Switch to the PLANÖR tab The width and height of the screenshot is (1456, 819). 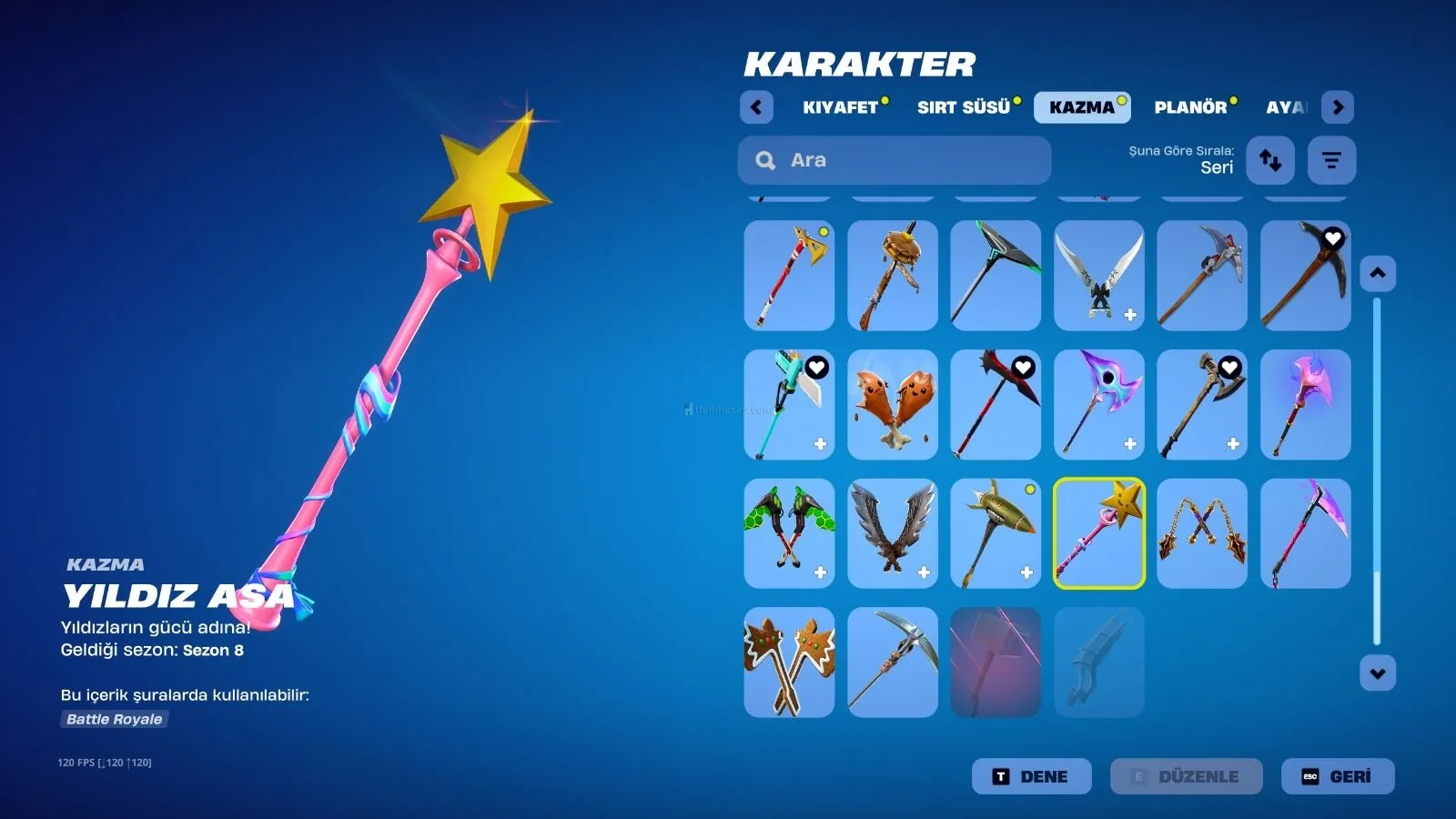[x=1190, y=107]
